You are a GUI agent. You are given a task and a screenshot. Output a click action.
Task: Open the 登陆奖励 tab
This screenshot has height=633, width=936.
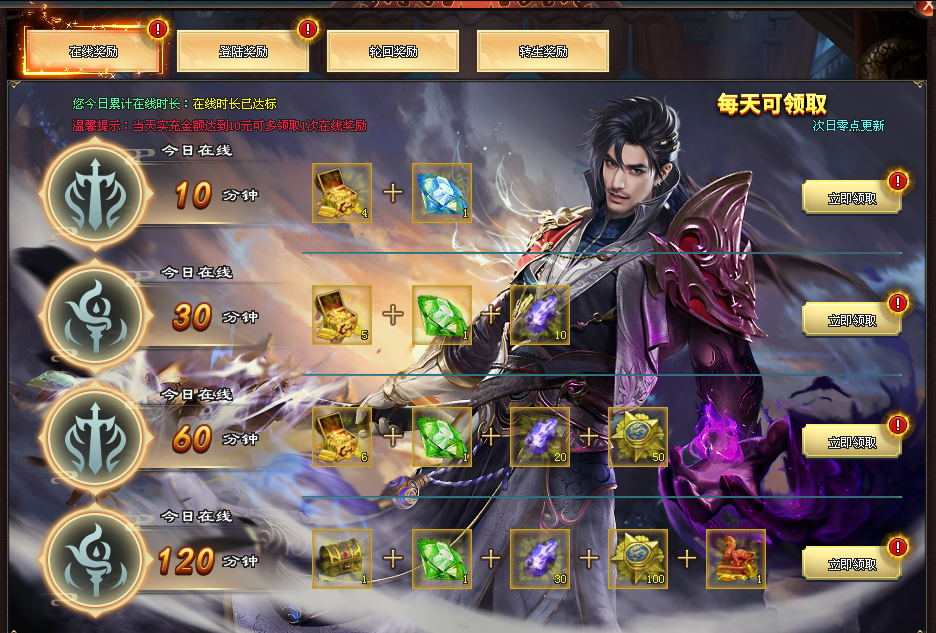point(242,51)
